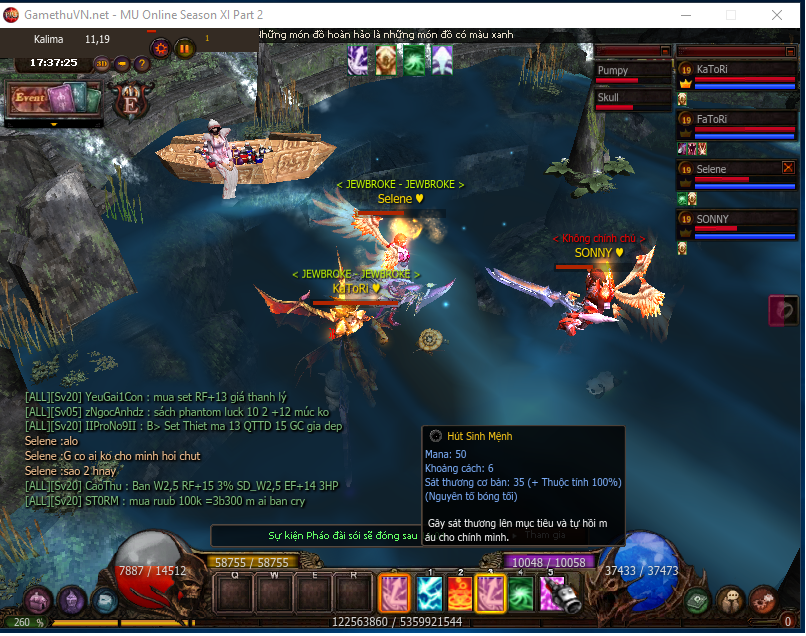Activate the blue lightning skill in slot 1

coord(428,594)
